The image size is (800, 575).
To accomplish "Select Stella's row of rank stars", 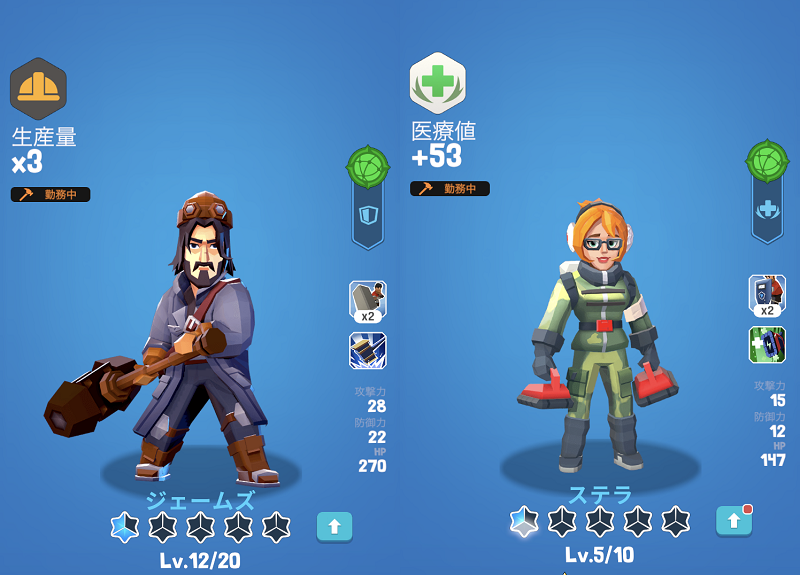I will tap(600, 520).
